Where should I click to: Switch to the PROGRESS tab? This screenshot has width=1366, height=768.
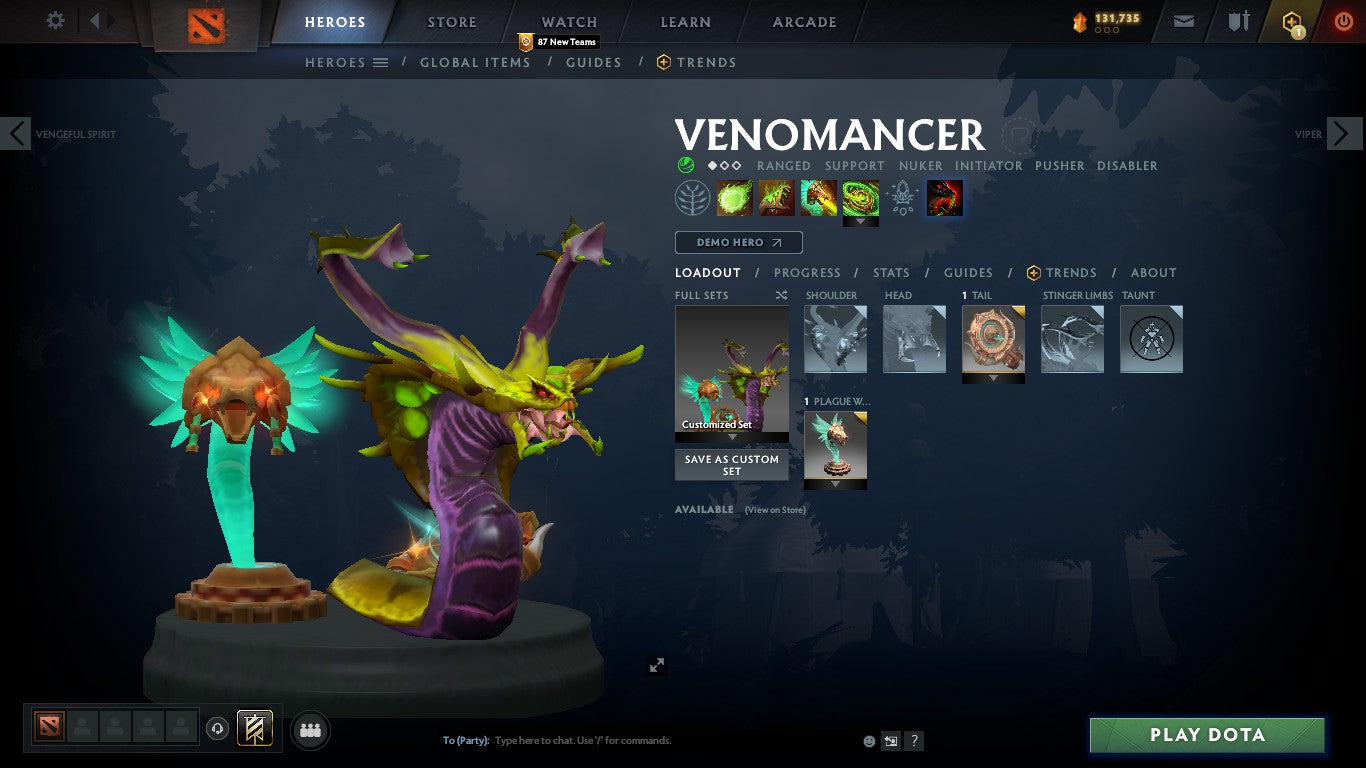click(807, 272)
